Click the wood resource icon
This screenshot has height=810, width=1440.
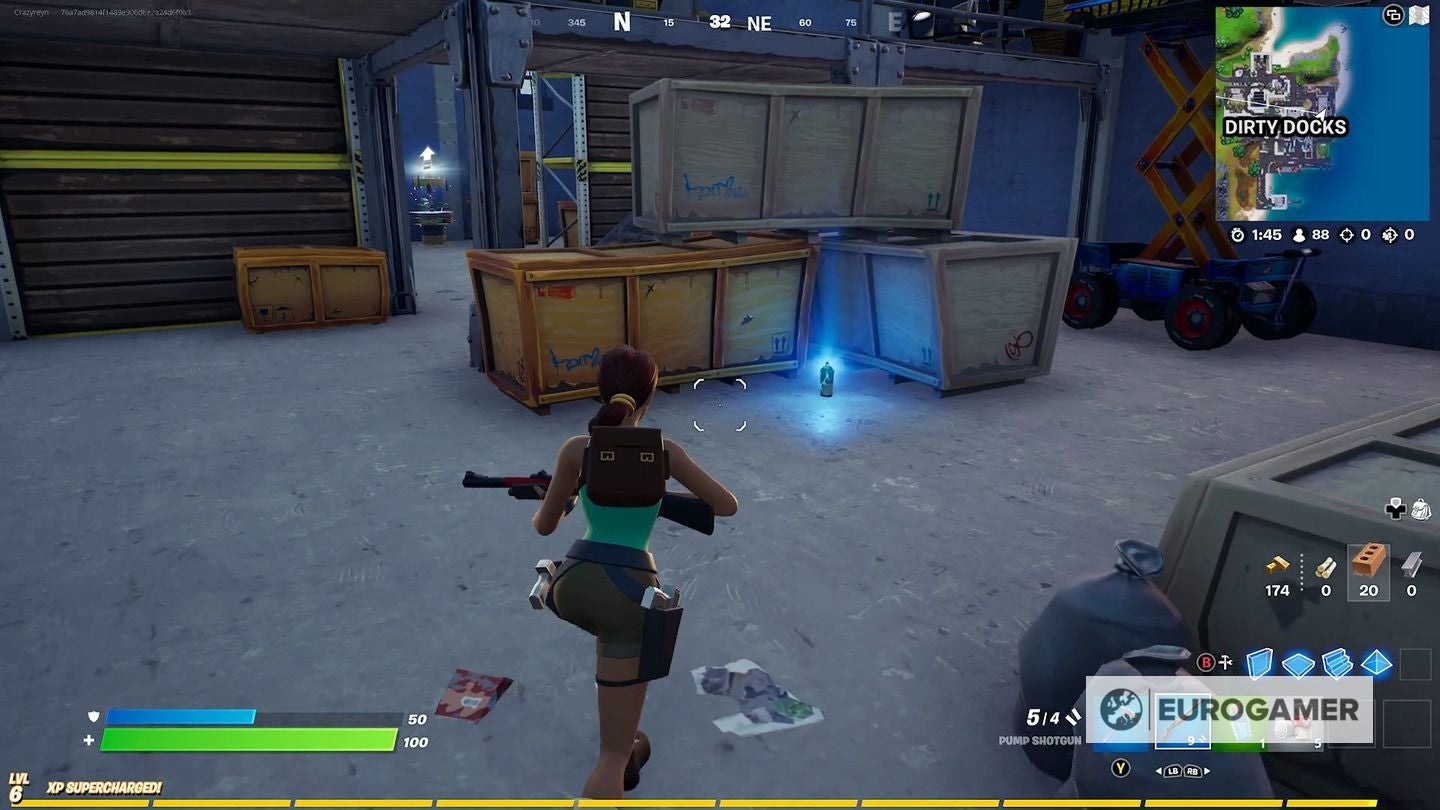coord(1326,566)
